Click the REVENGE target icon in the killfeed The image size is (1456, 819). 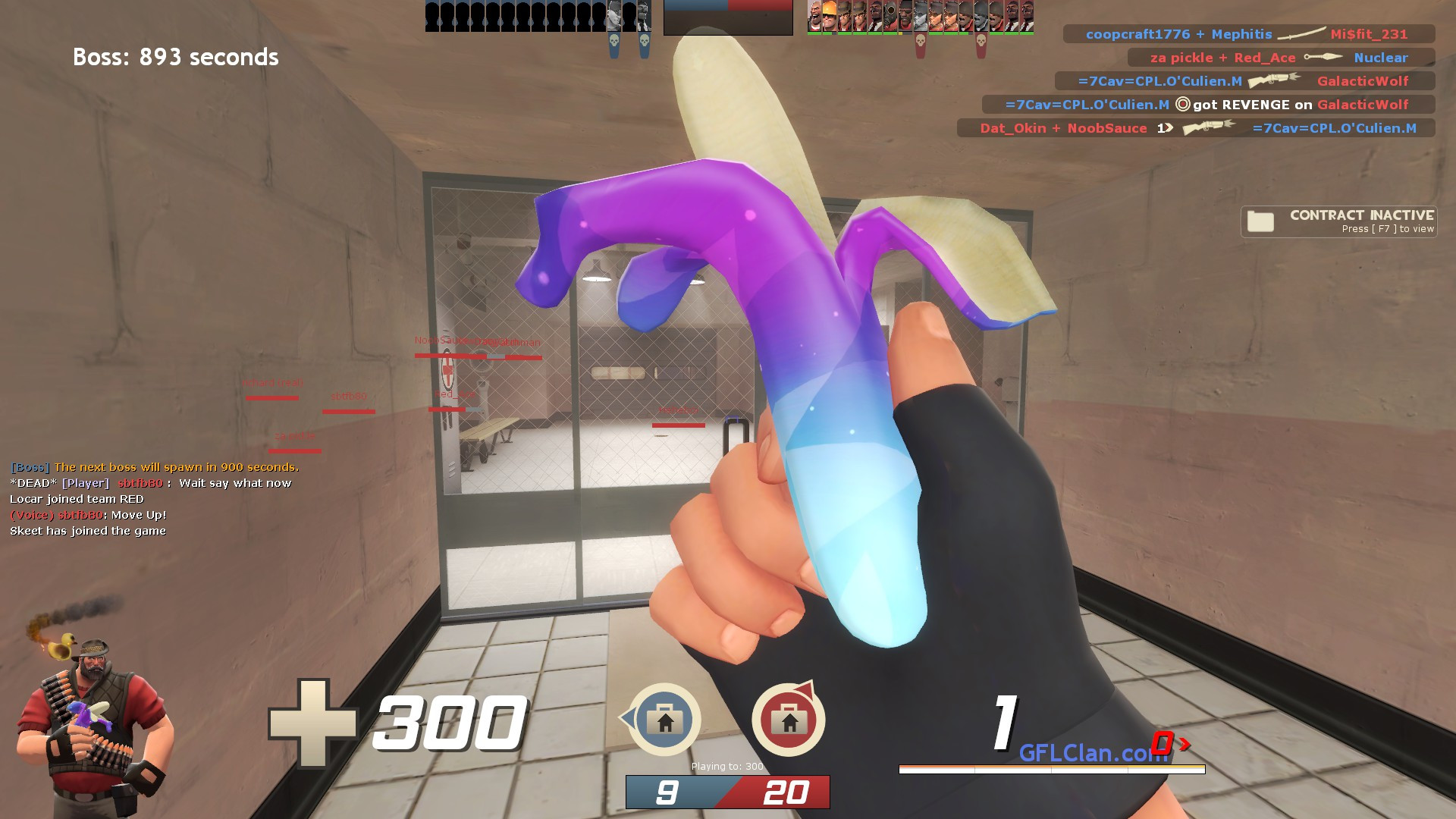pyautogui.click(x=1184, y=105)
